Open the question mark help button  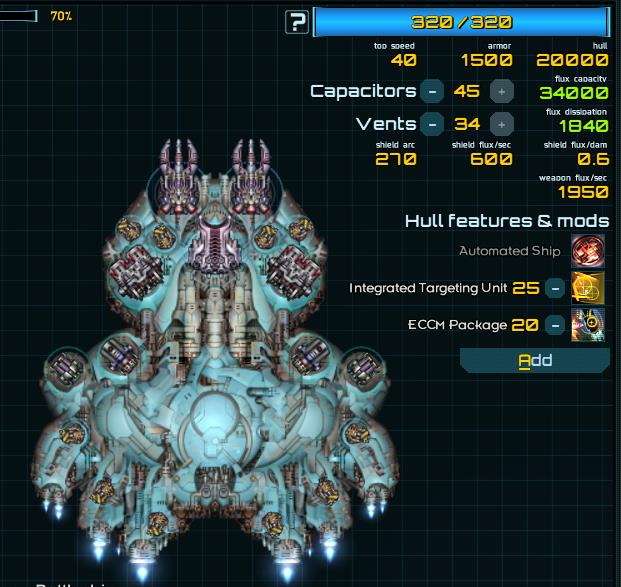pos(296,22)
